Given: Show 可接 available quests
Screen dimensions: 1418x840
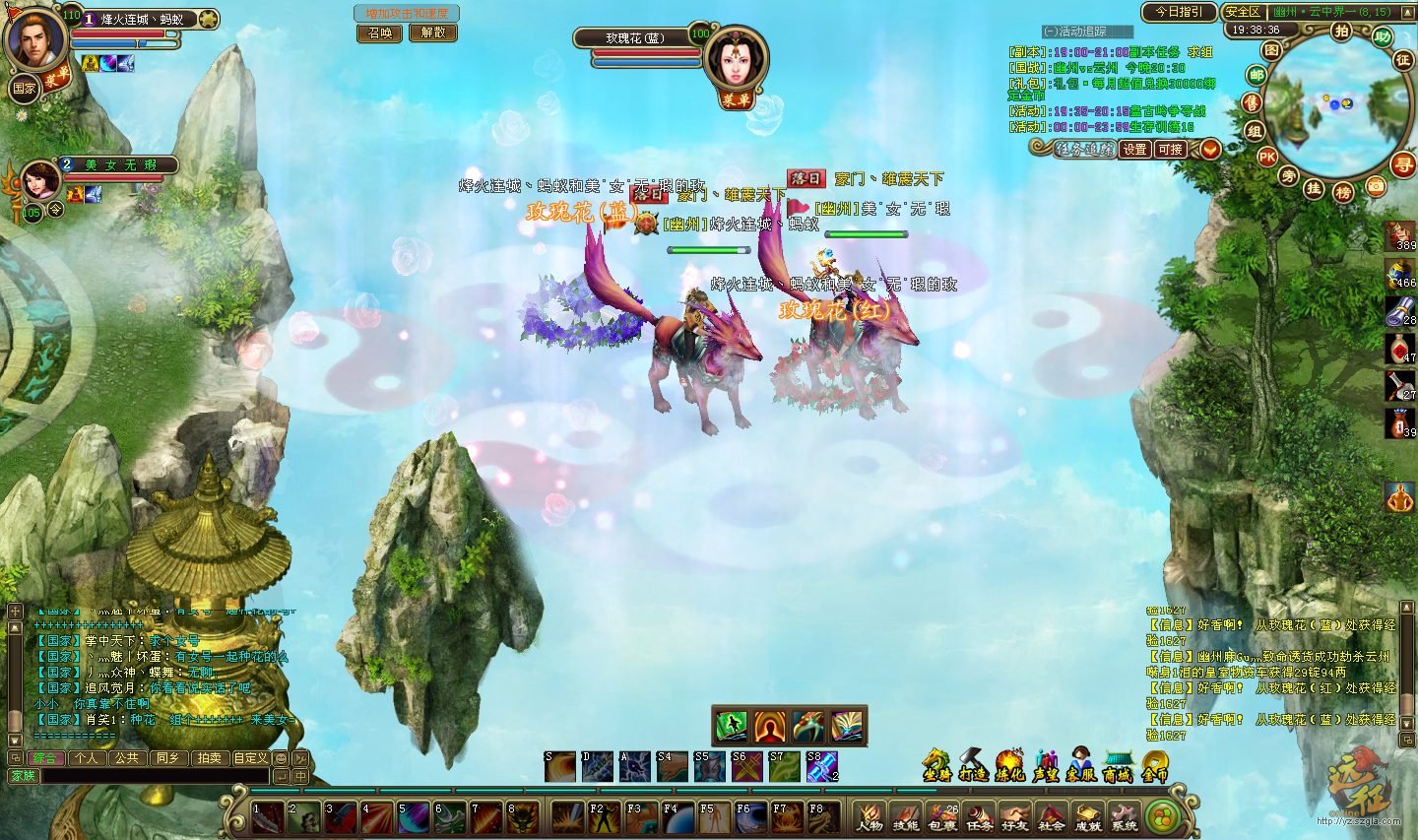Looking at the screenshot, I should (x=1171, y=149).
